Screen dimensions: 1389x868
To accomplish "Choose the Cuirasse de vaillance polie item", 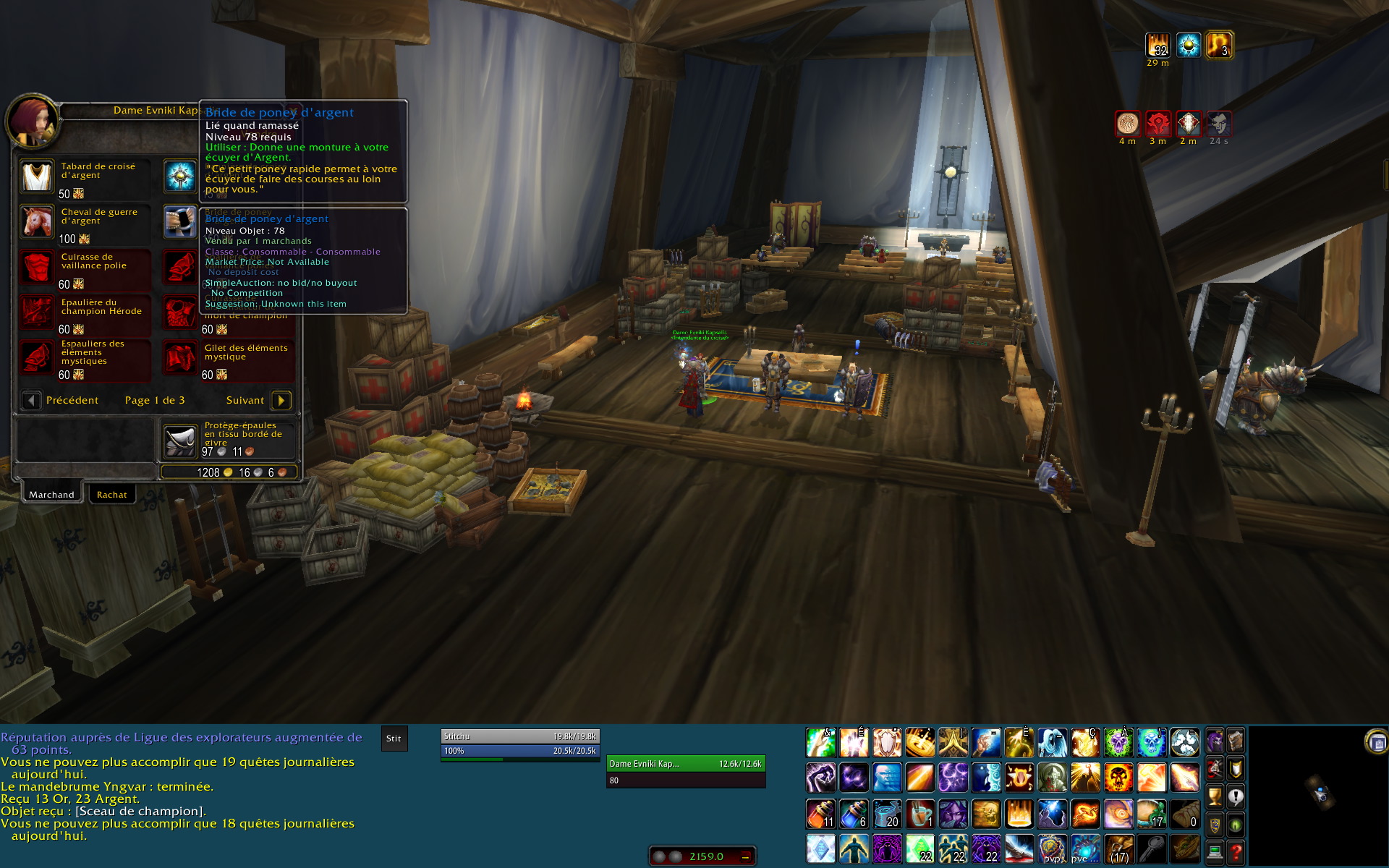I will click(x=36, y=267).
